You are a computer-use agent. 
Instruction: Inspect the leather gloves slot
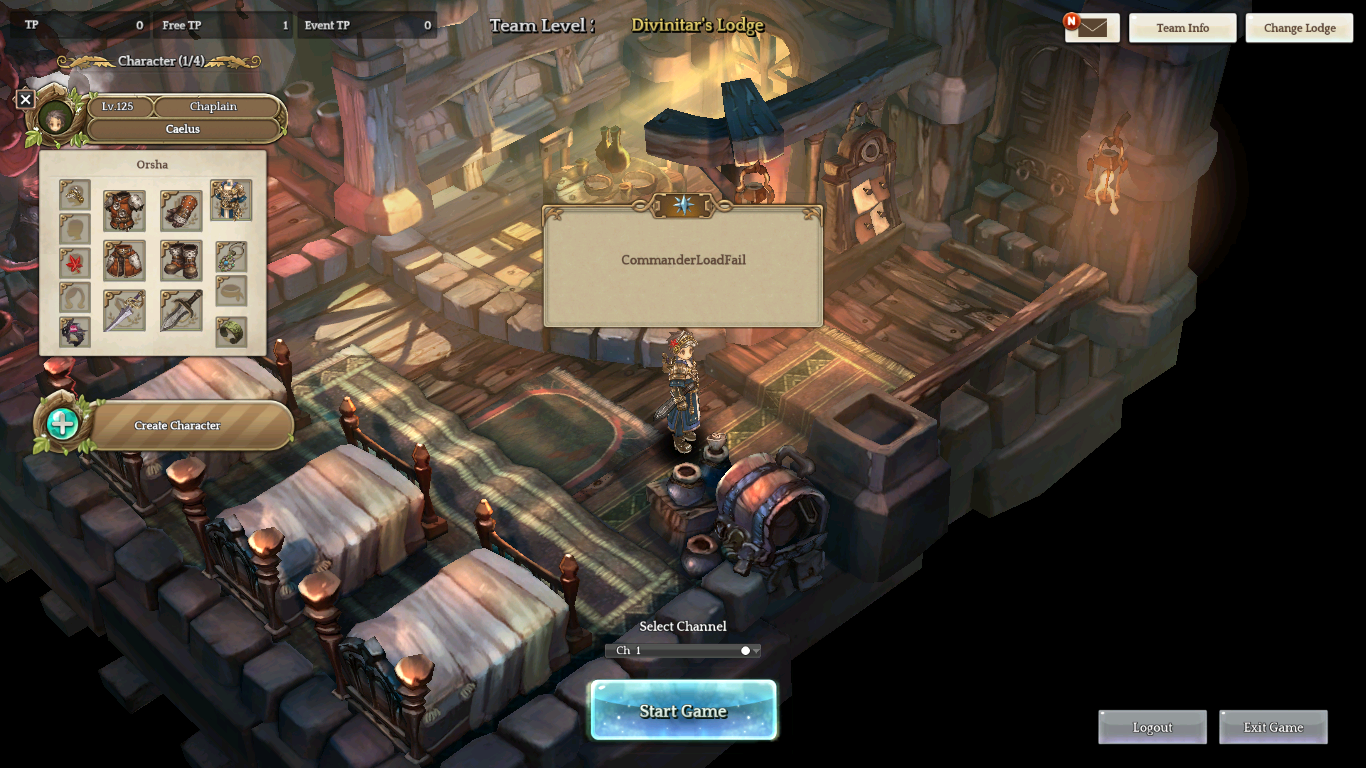(181, 211)
